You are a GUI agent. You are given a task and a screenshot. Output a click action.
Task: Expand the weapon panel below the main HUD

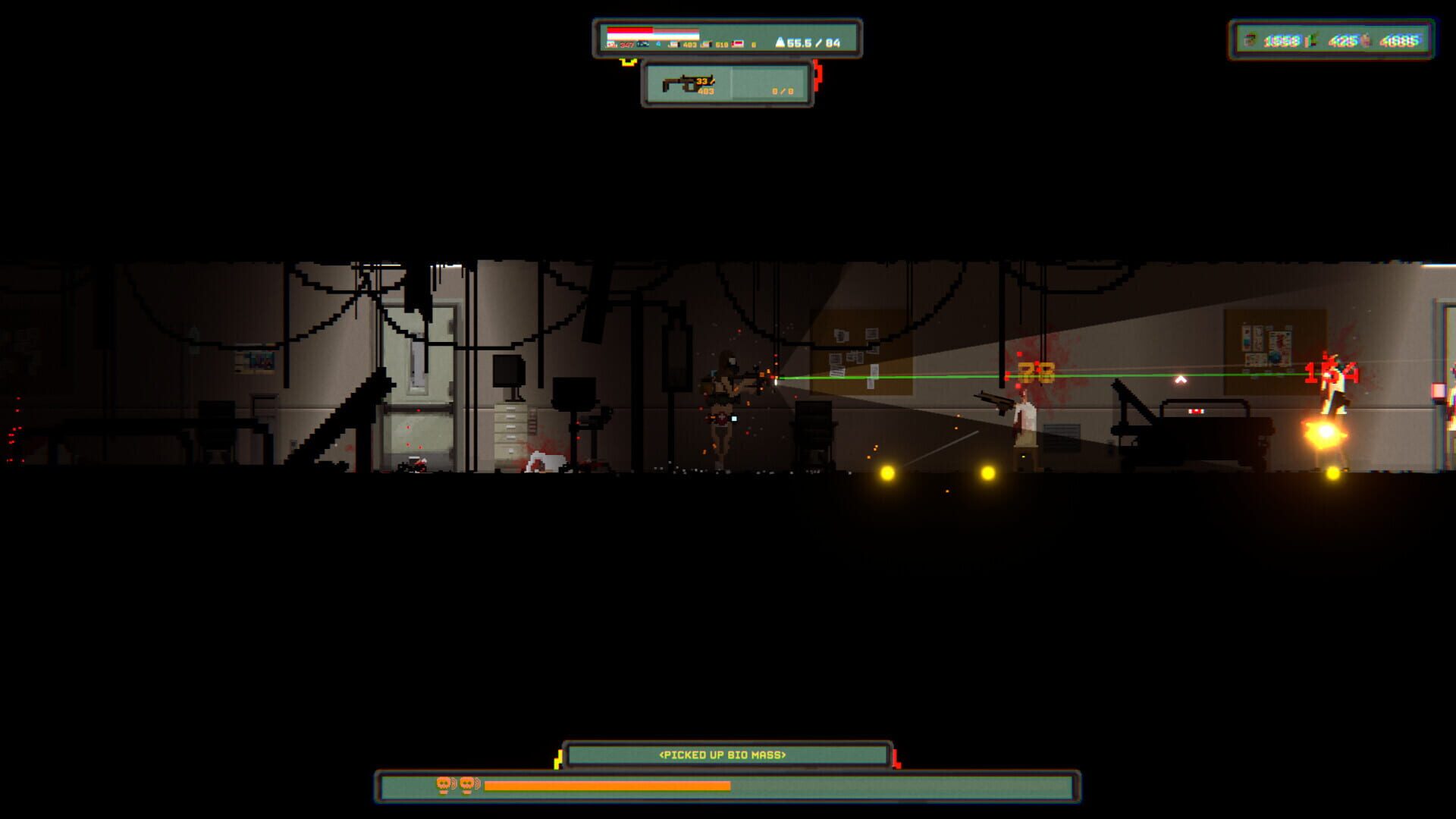click(x=728, y=89)
